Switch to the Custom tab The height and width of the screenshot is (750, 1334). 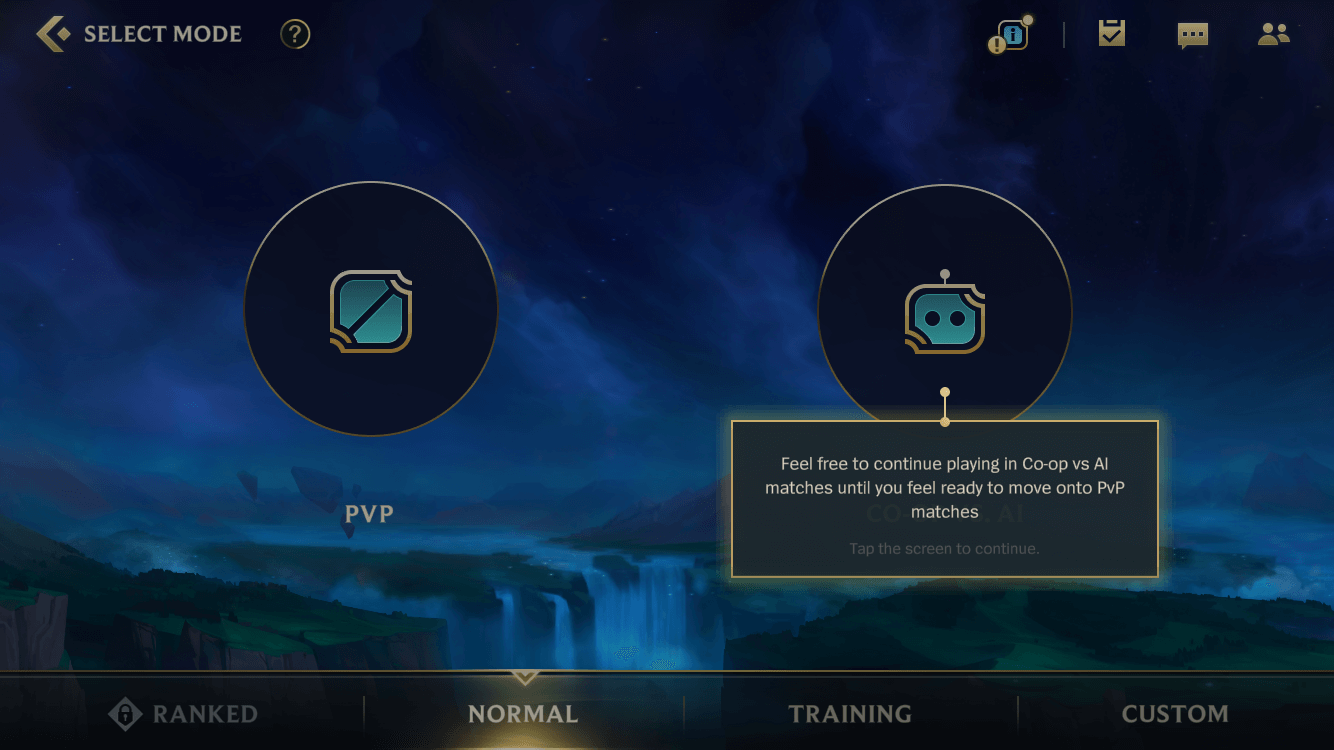coord(1176,714)
